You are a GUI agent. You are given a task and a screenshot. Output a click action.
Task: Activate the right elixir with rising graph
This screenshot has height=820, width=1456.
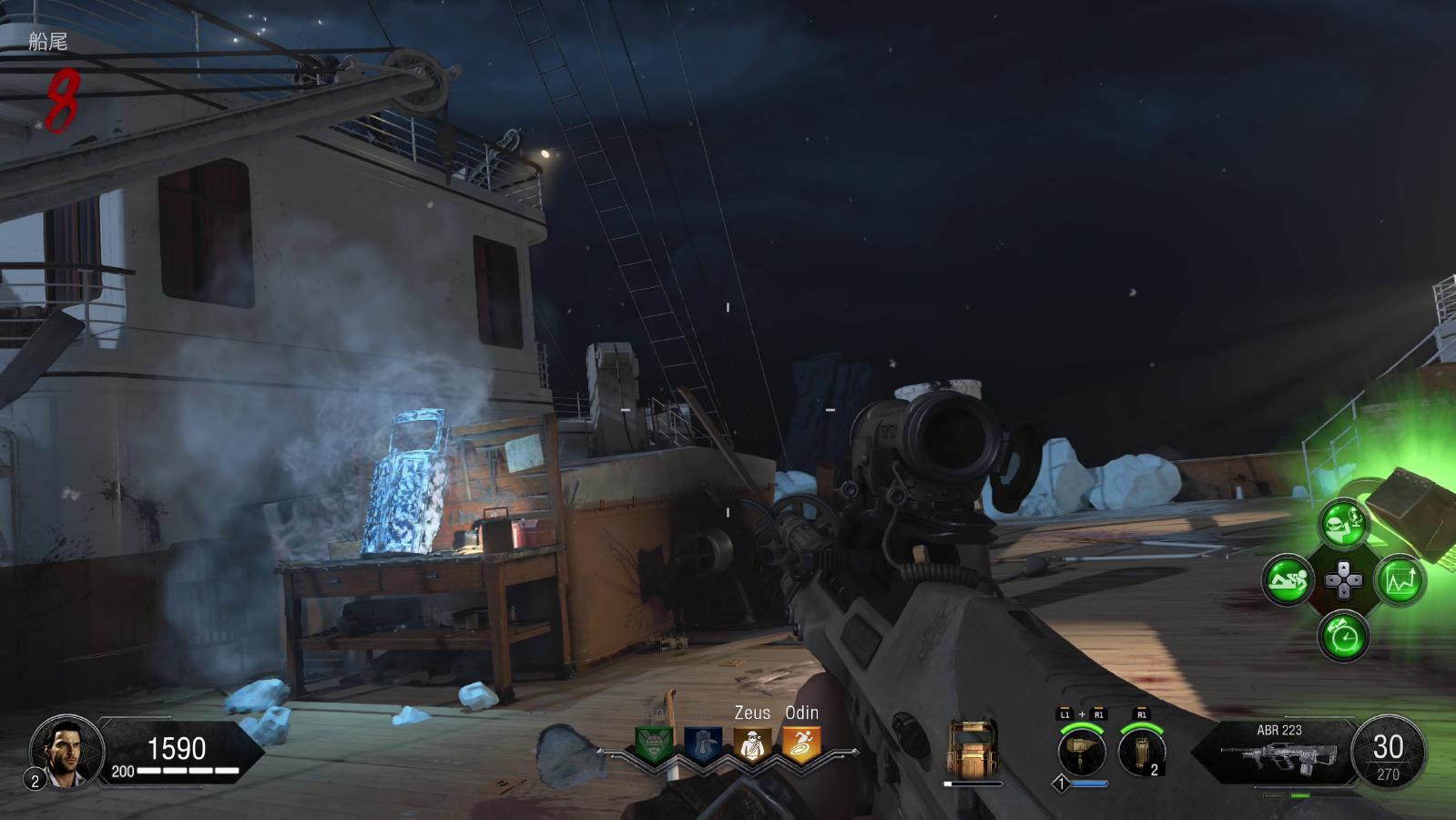coord(1400,580)
